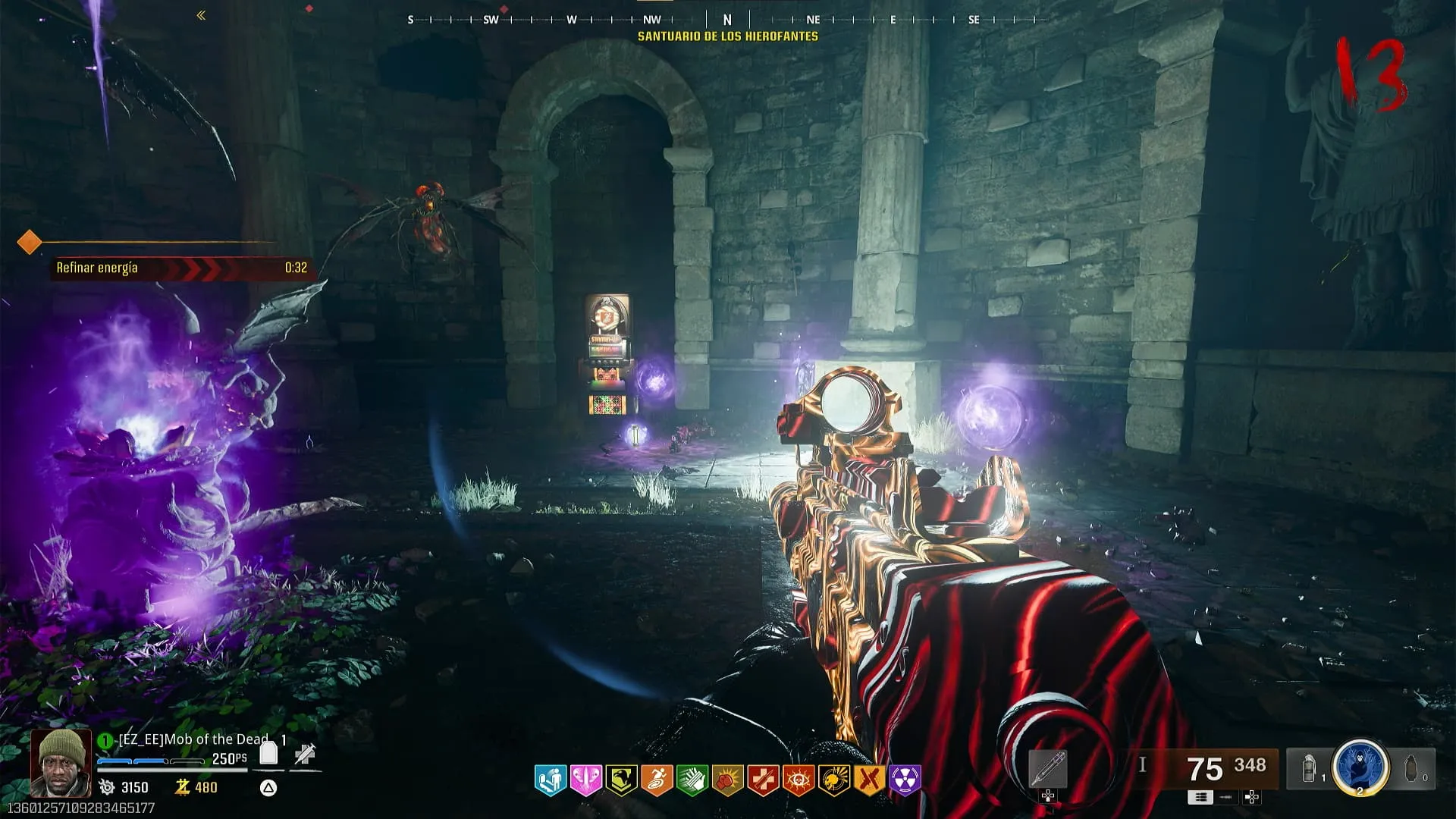This screenshot has width=1456, height=819.
Task: Select the eagle-head Vulture Aid perk
Action: coord(621,779)
